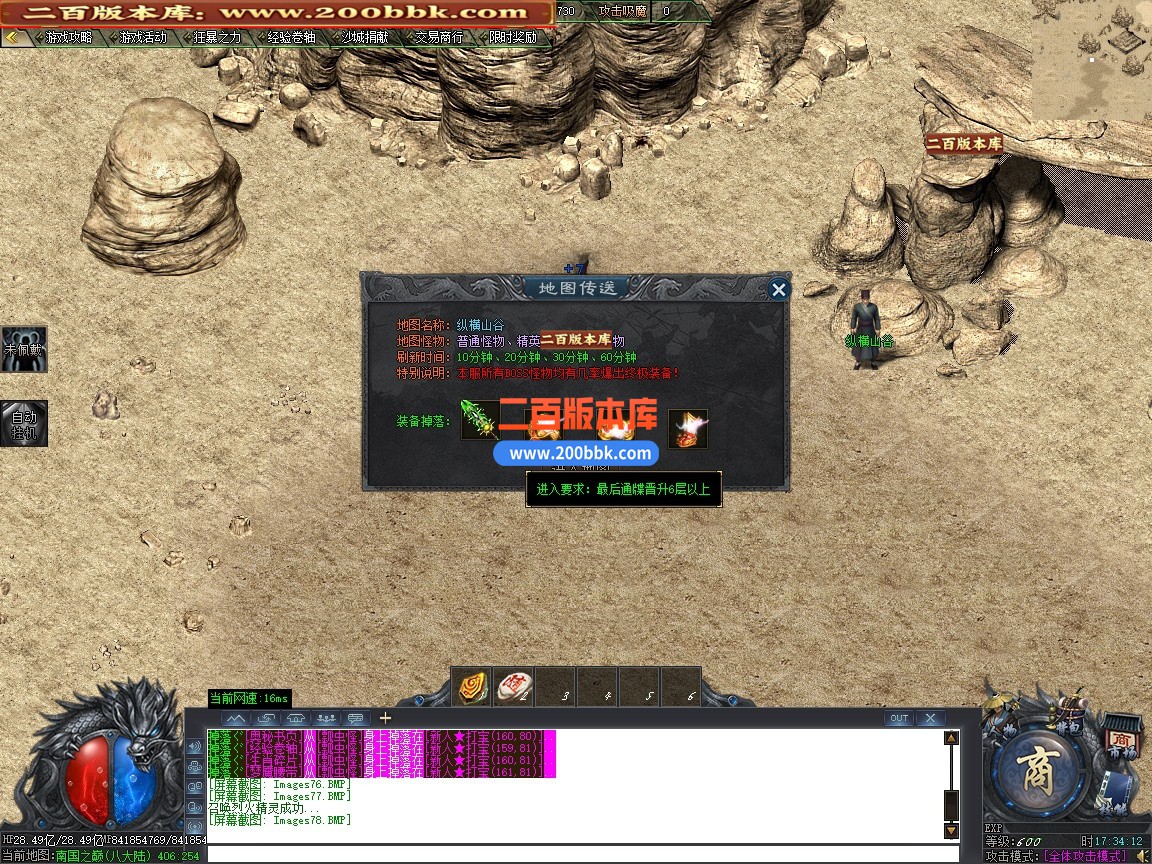Use the orange swirl item in hotbar slot 1

474,687
